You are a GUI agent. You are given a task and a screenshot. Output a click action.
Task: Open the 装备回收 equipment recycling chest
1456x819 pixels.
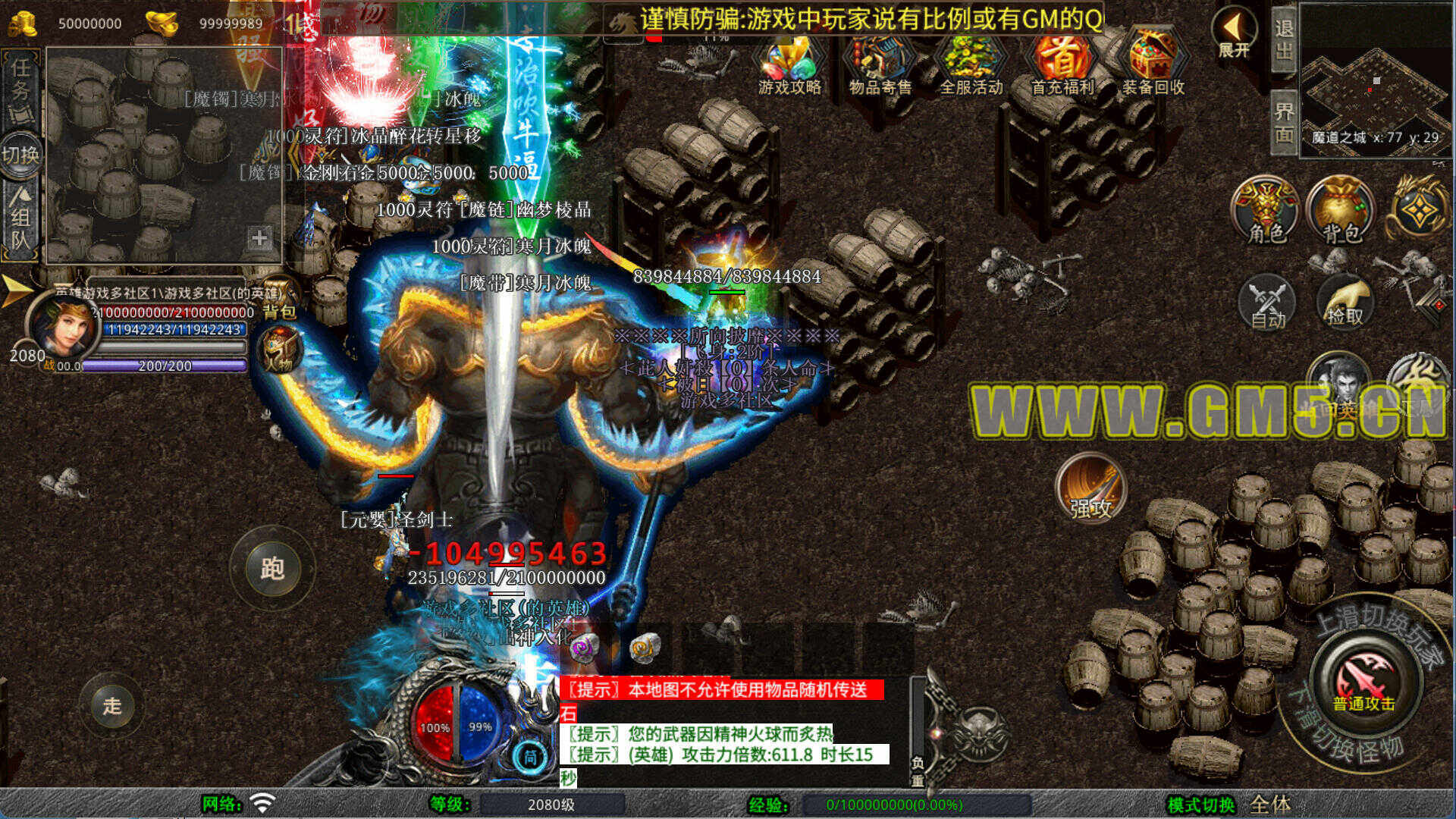[1153, 64]
